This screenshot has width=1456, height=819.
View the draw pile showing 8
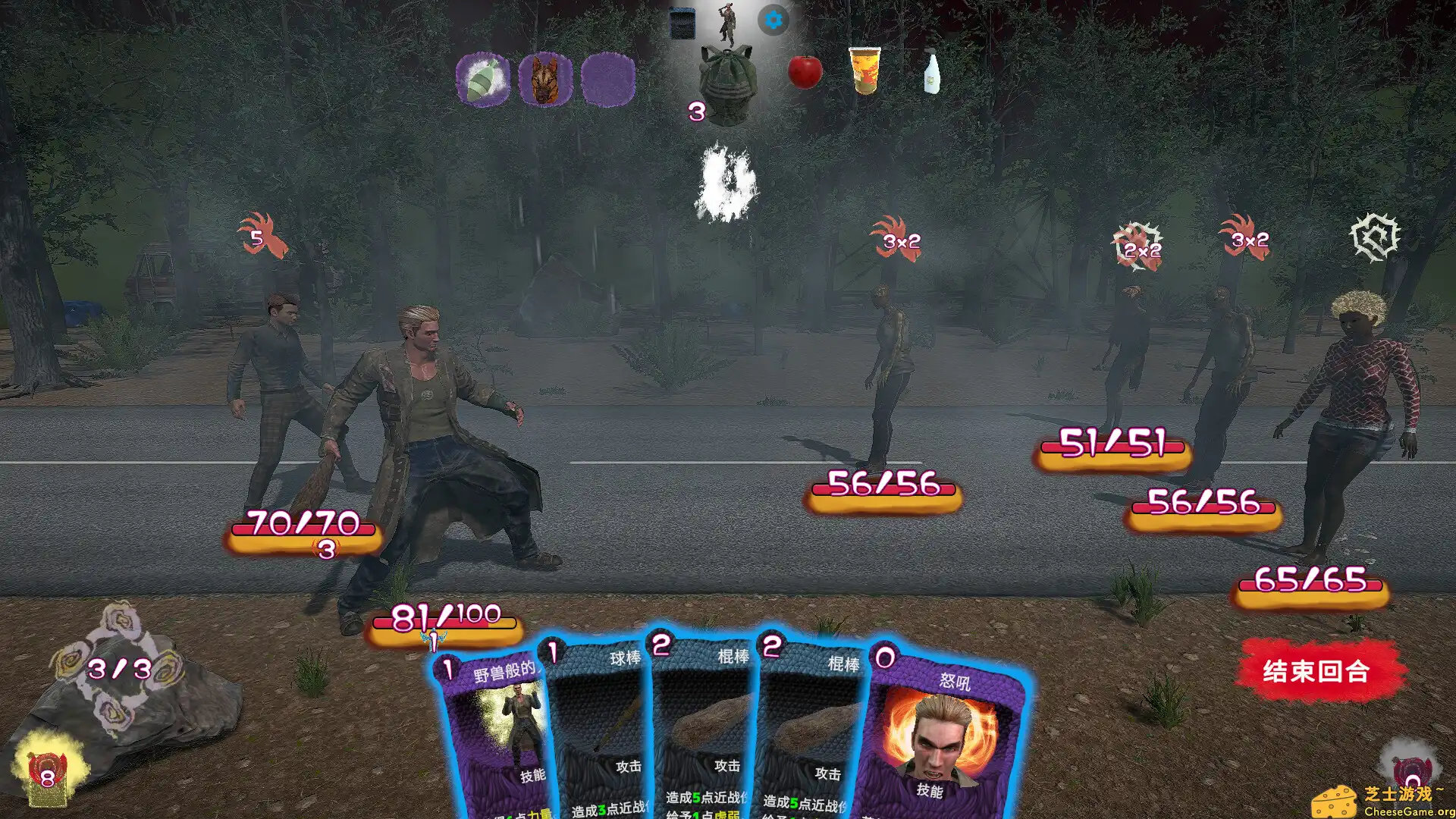pos(47,775)
